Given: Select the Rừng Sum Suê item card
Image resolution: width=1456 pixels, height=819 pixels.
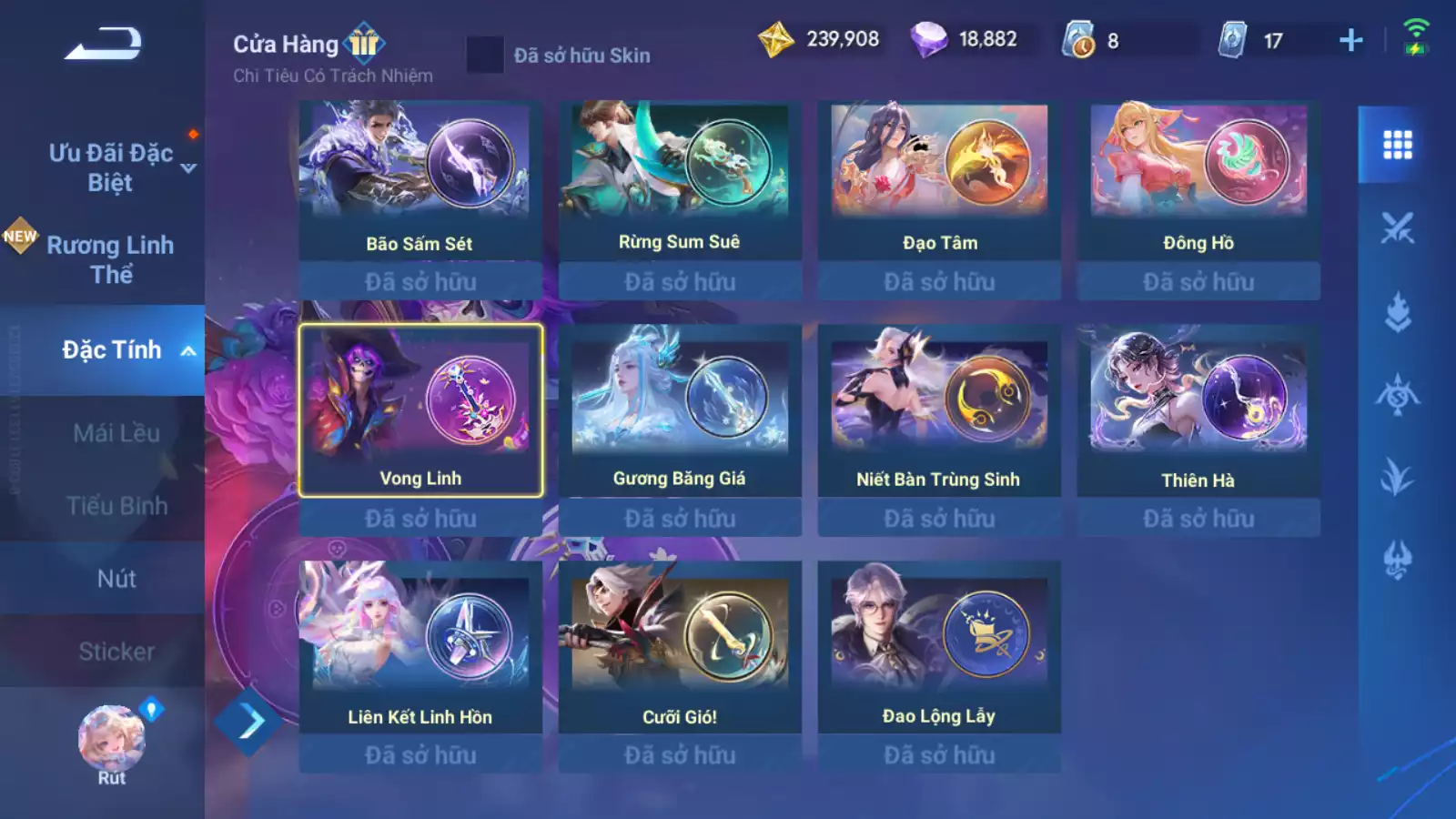Looking at the screenshot, I should coord(680,180).
